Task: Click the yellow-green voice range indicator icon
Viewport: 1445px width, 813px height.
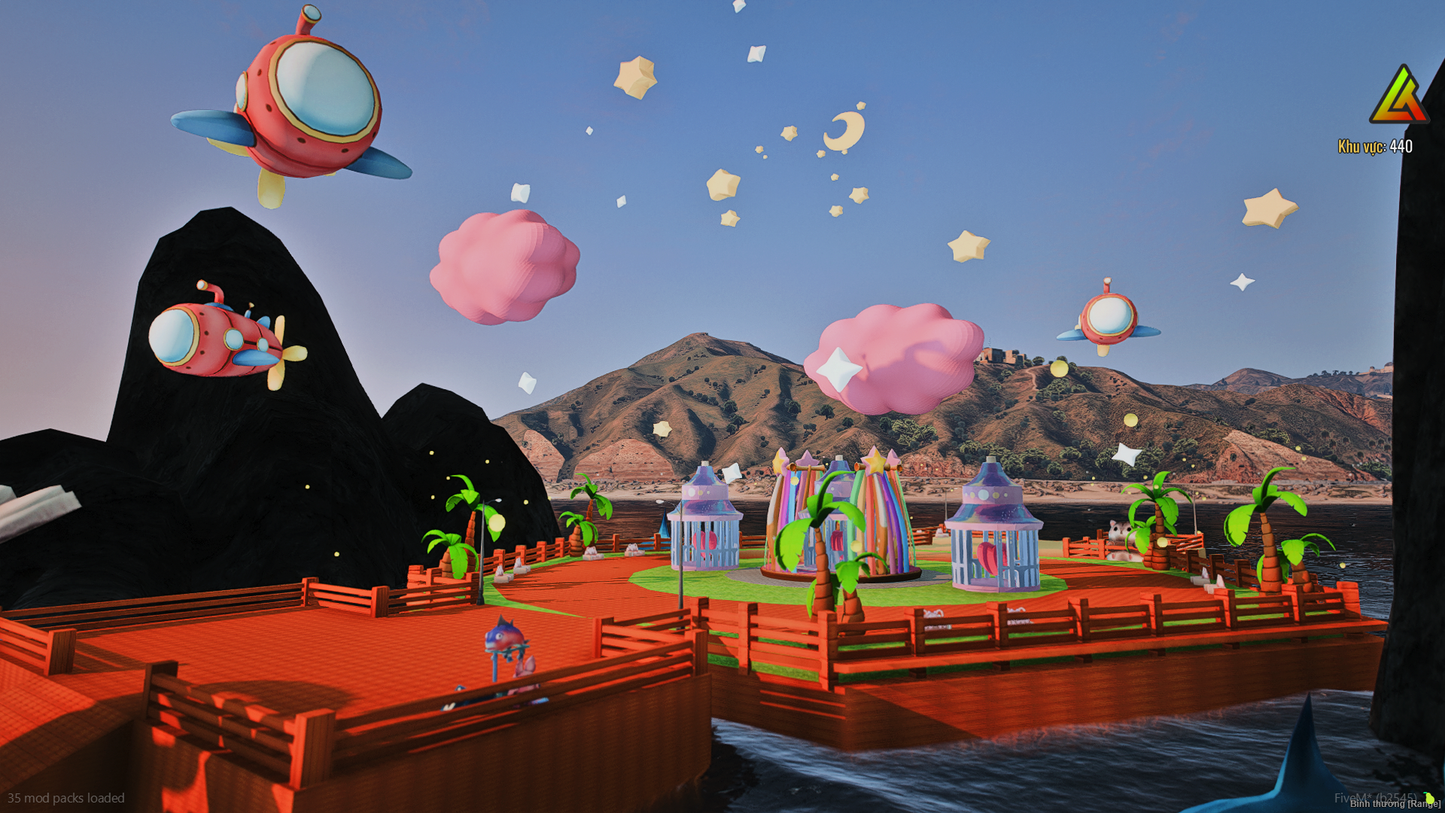Action: click(1429, 797)
